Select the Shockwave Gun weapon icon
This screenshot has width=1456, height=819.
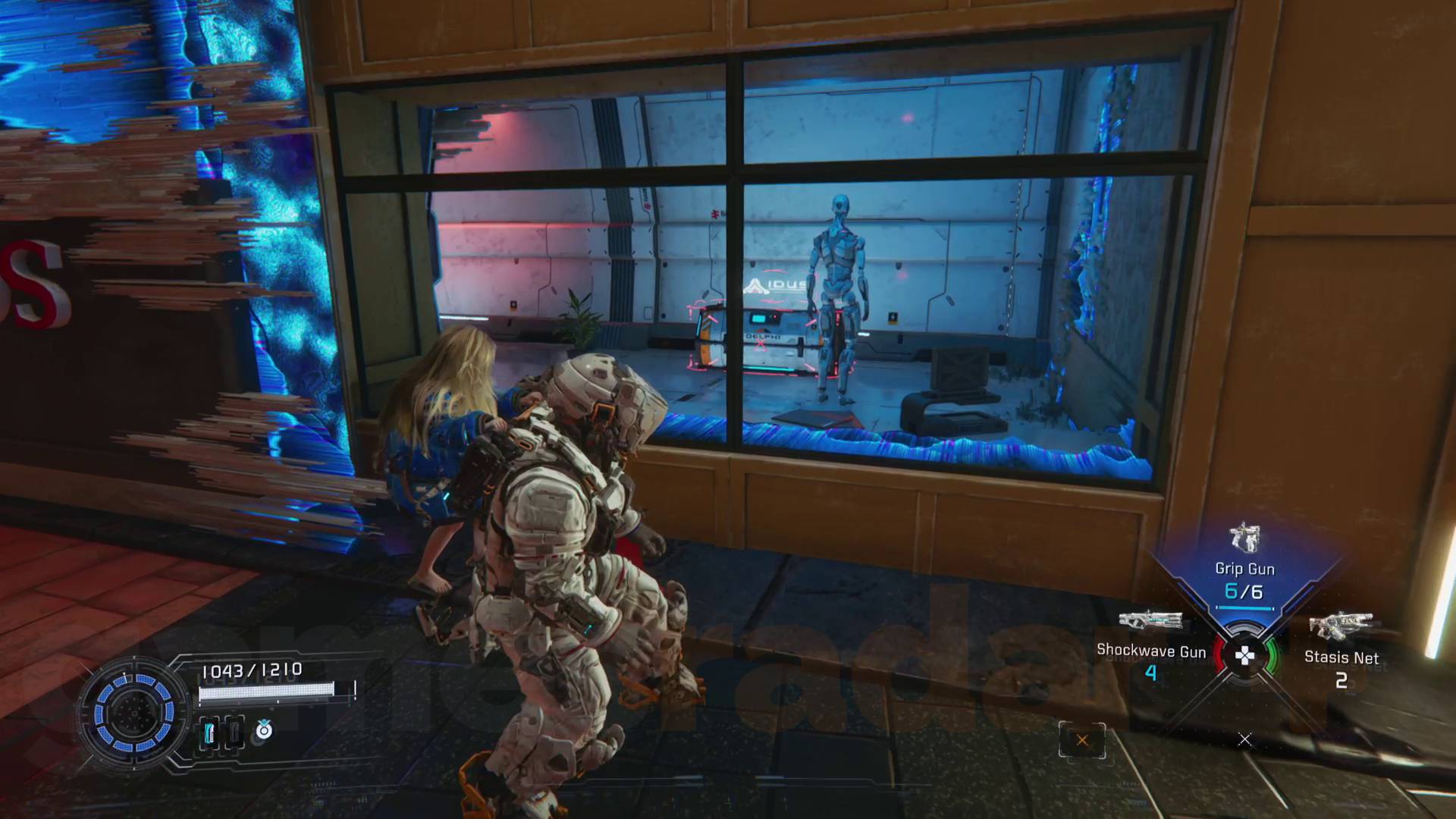click(1151, 620)
